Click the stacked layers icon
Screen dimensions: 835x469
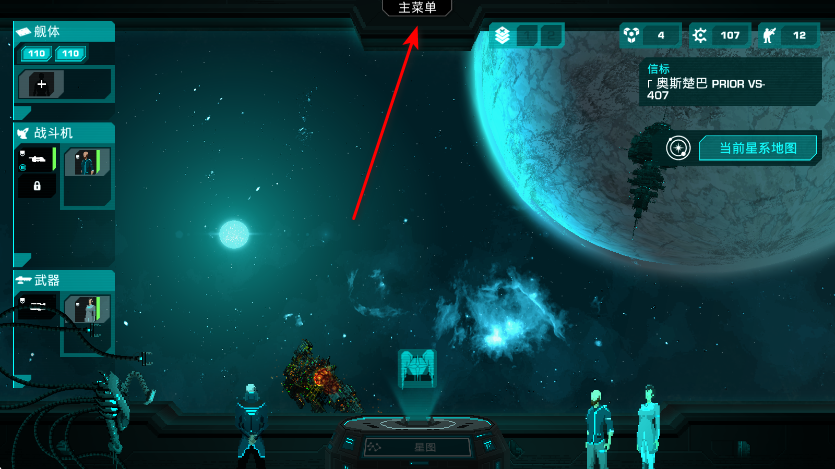coord(502,36)
